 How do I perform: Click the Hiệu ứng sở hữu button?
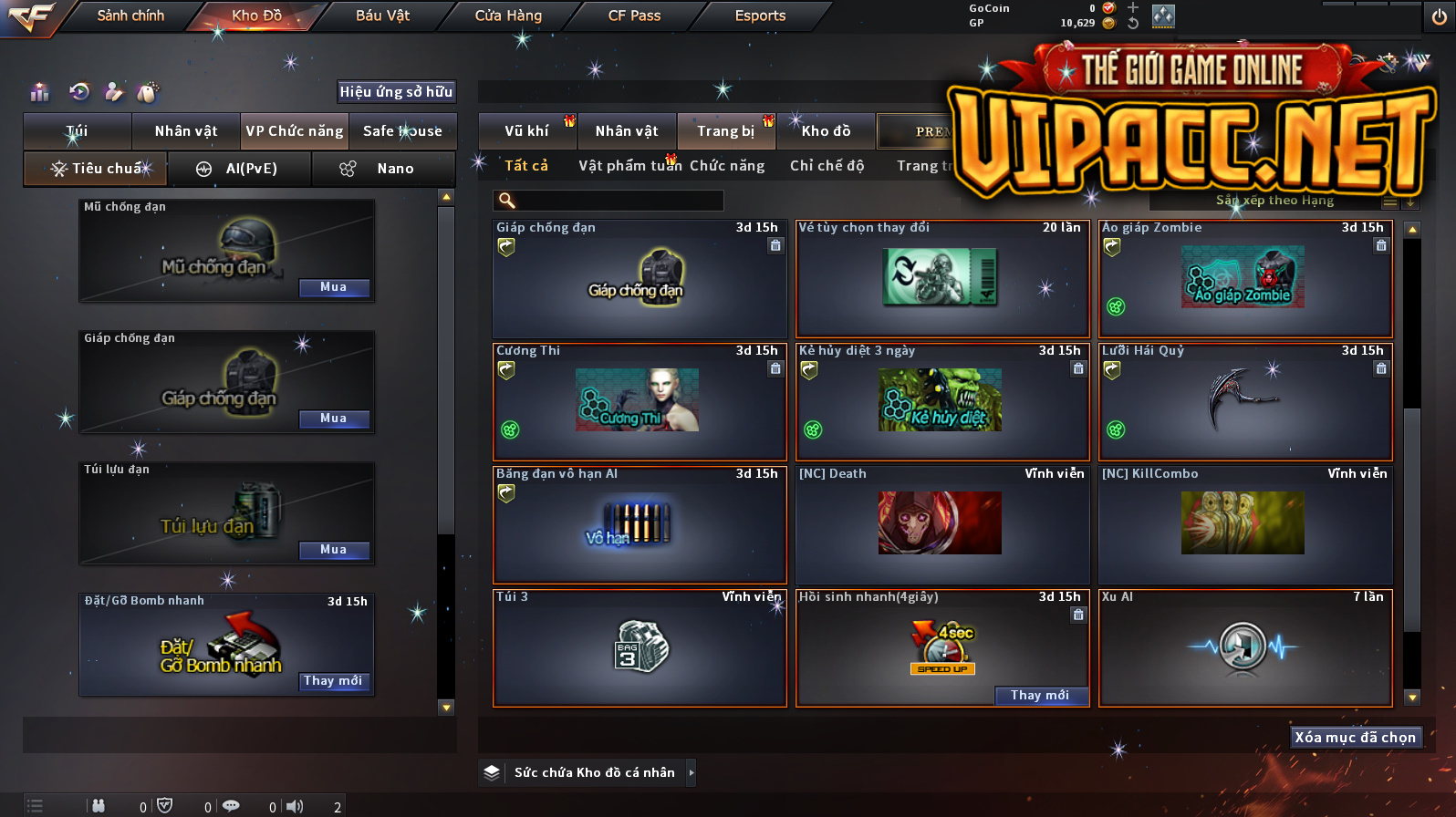[396, 91]
